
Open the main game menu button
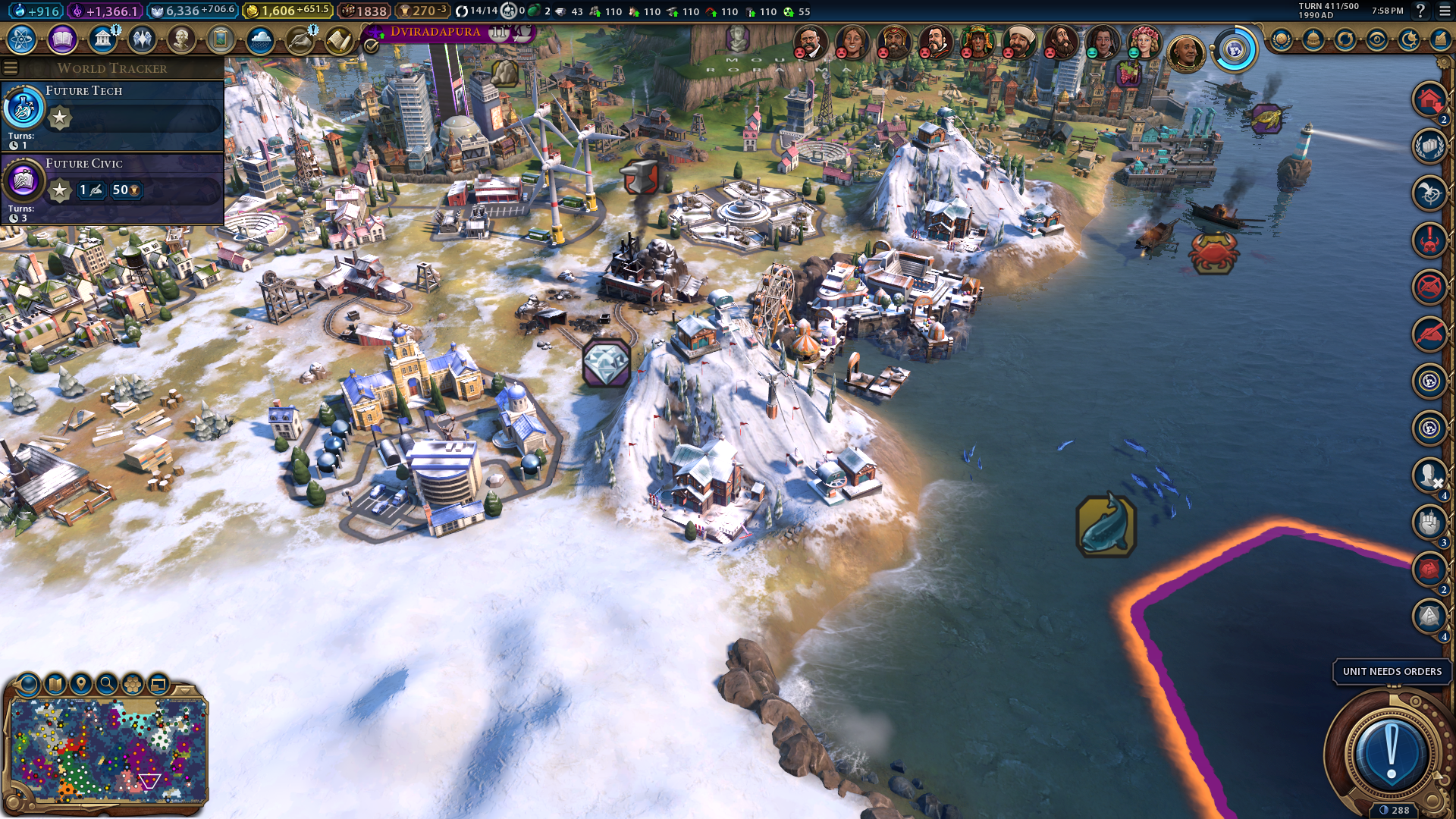pyautogui.click(x=1444, y=11)
